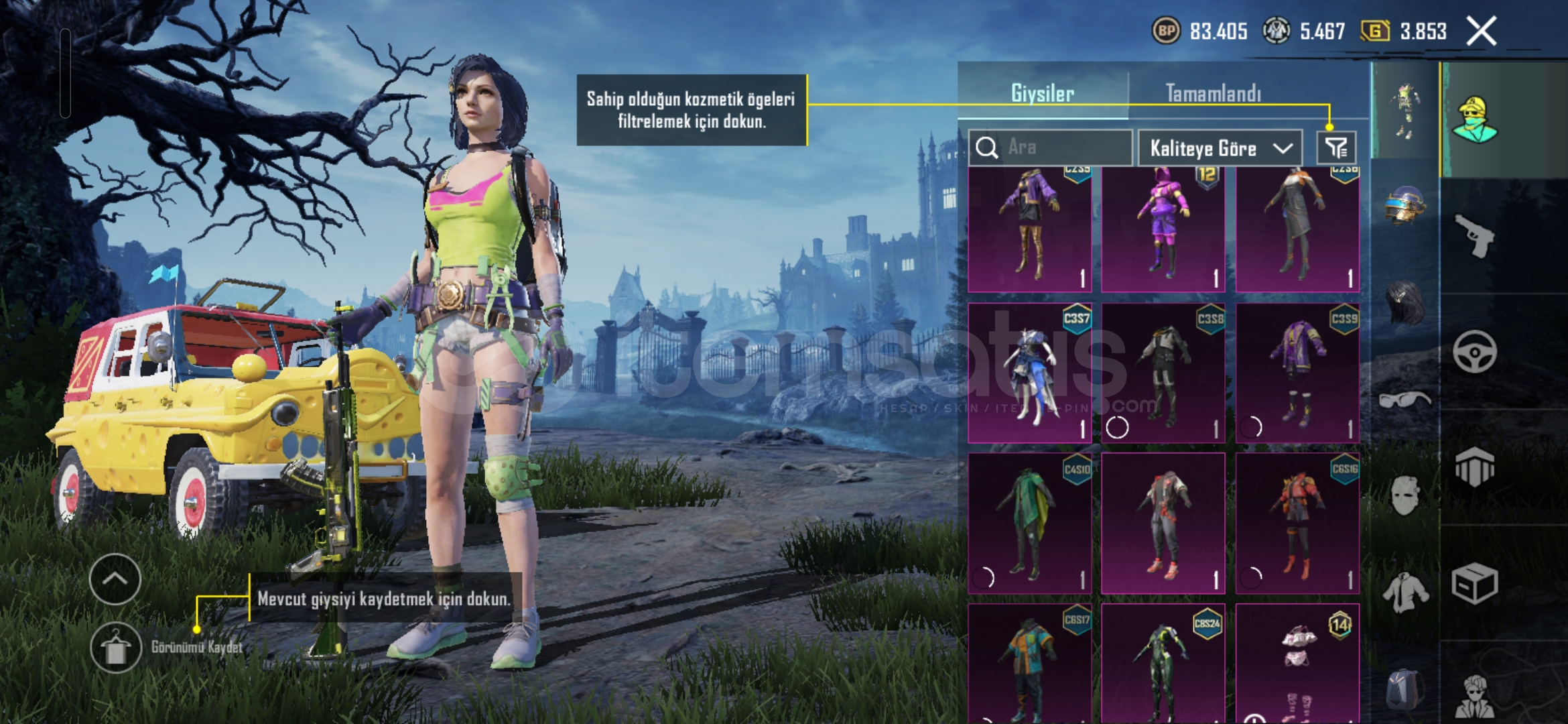The image size is (1568, 724).
Task: Click the round up-arrow expand button
Action: pyautogui.click(x=115, y=579)
